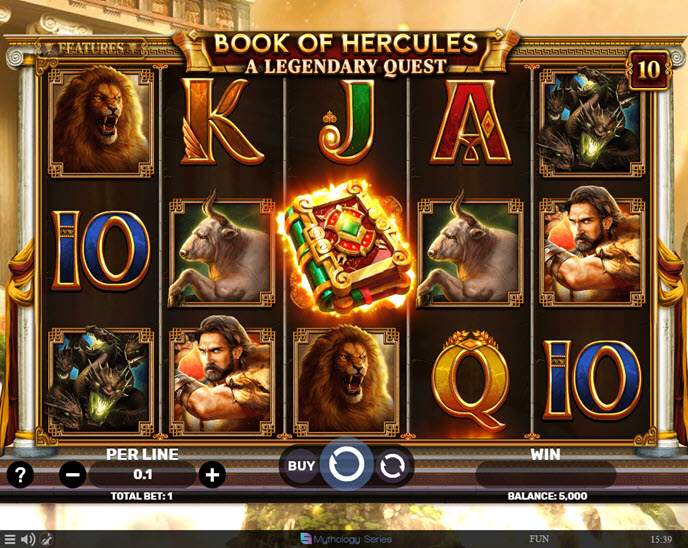
Task: Increase the per line bet
Action: [x=211, y=474]
